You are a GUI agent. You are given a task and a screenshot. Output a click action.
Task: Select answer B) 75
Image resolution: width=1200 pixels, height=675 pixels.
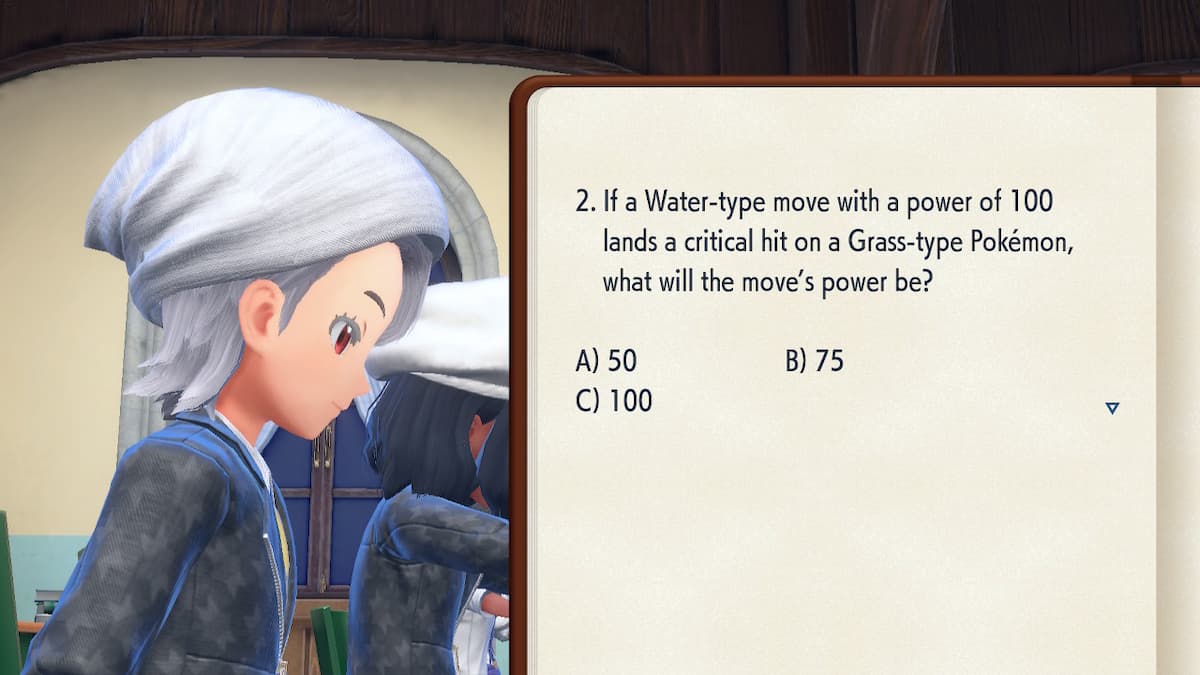coord(814,361)
